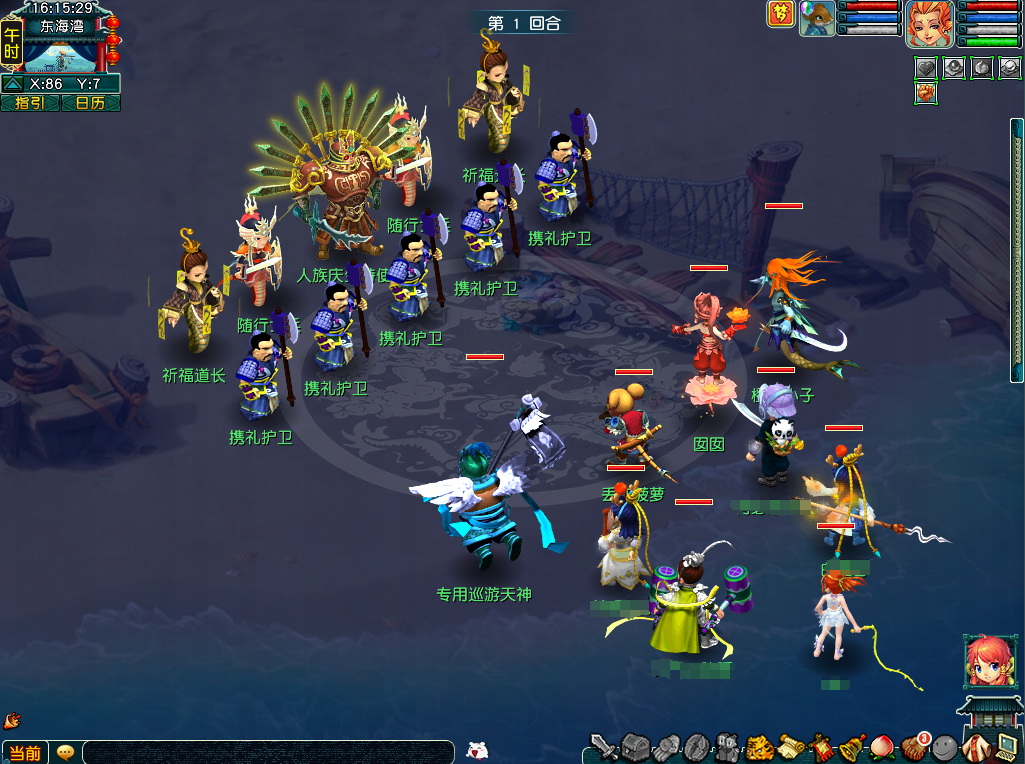This screenshot has width=1025, height=764.
Task: Open the red-haired character portrait at top
Action: 930,23
